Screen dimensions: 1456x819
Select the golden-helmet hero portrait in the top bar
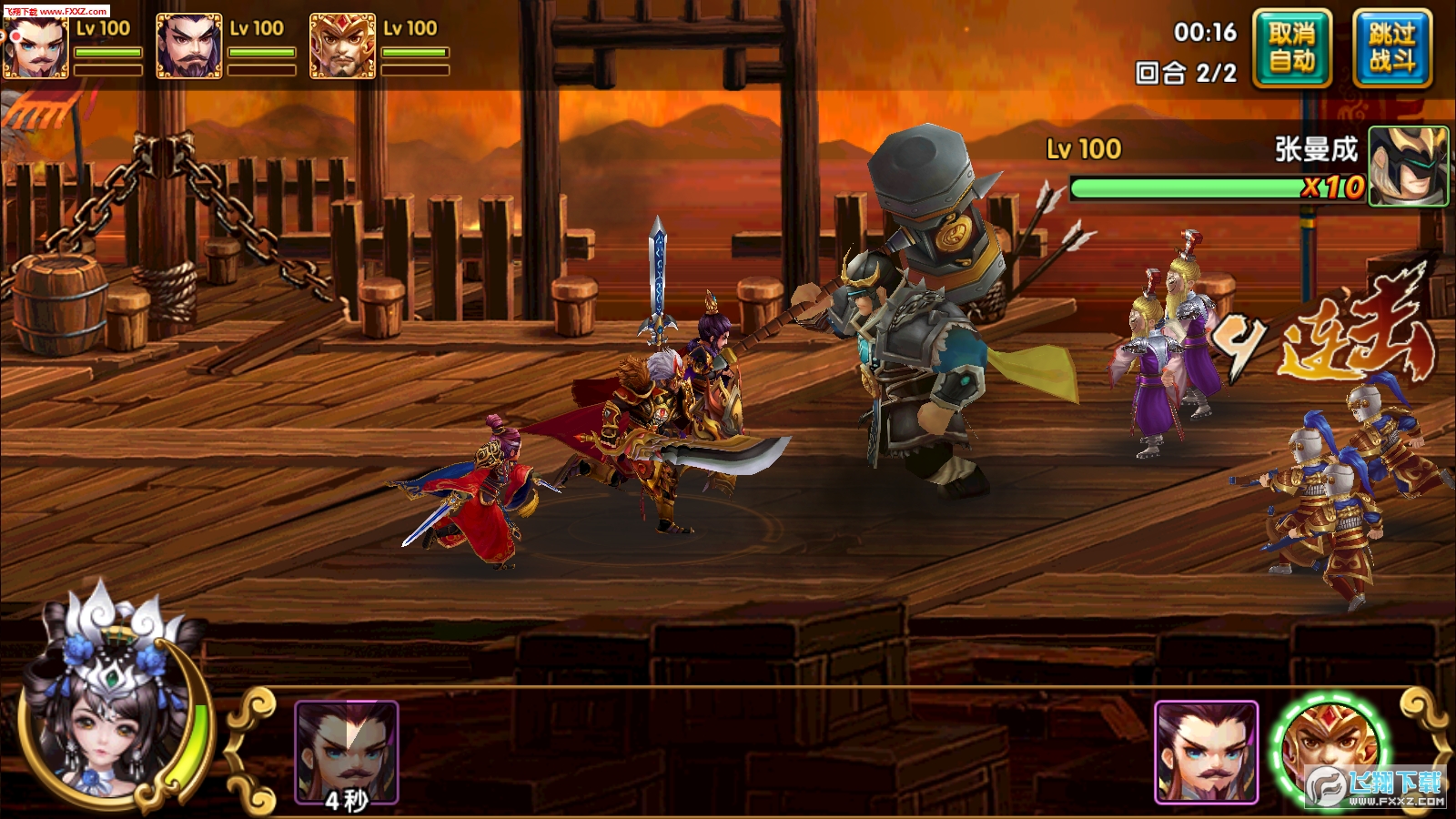pos(343,46)
